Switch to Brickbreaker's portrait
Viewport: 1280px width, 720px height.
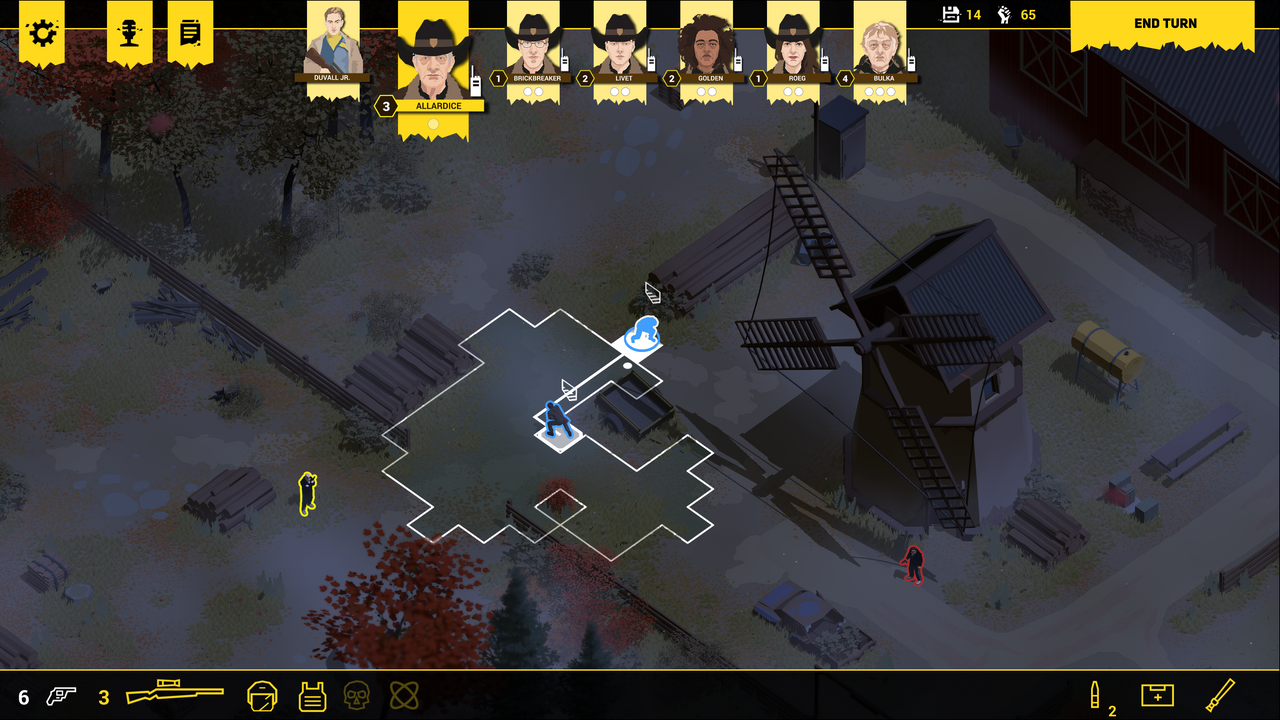tap(534, 45)
